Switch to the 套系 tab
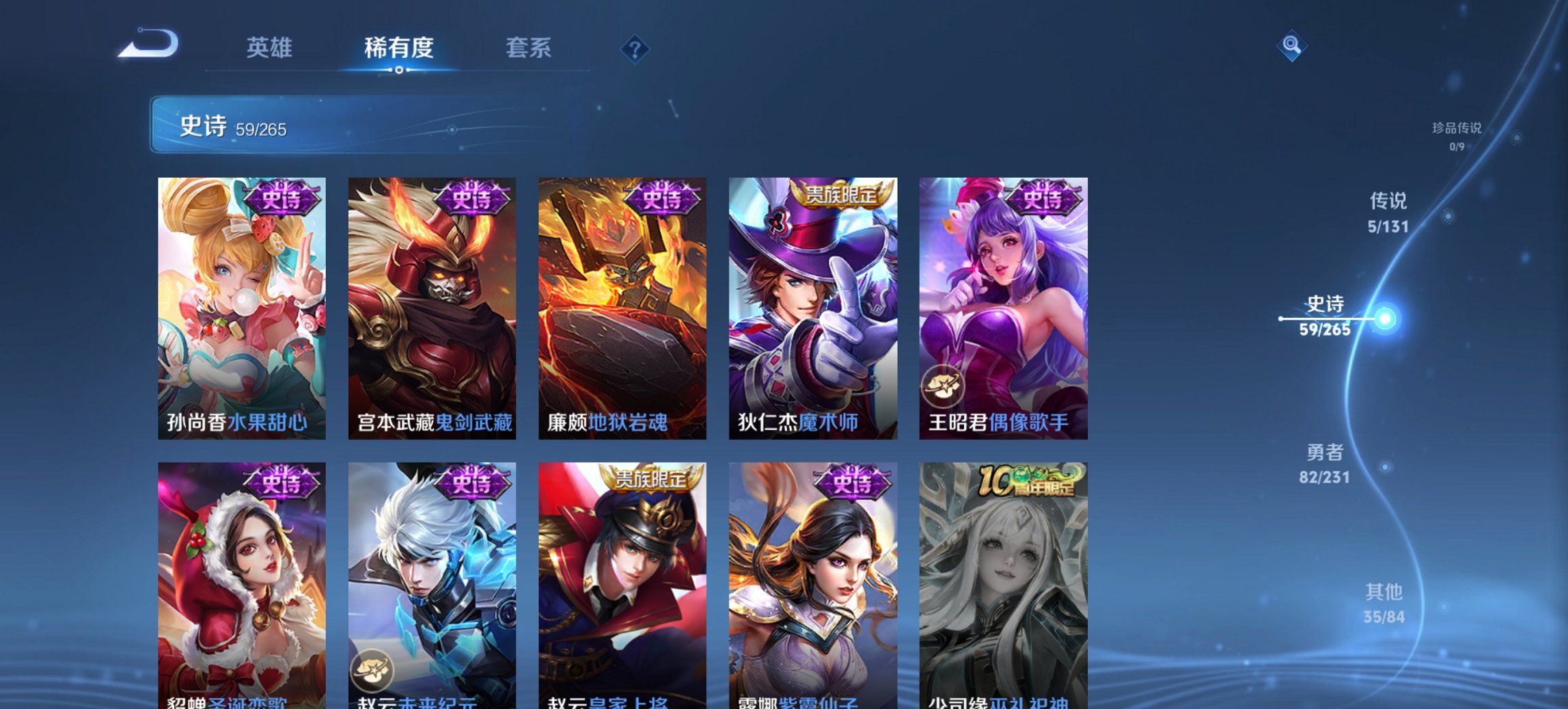The height and width of the screenshot is (709, 1568). click(x=529, y=49)
